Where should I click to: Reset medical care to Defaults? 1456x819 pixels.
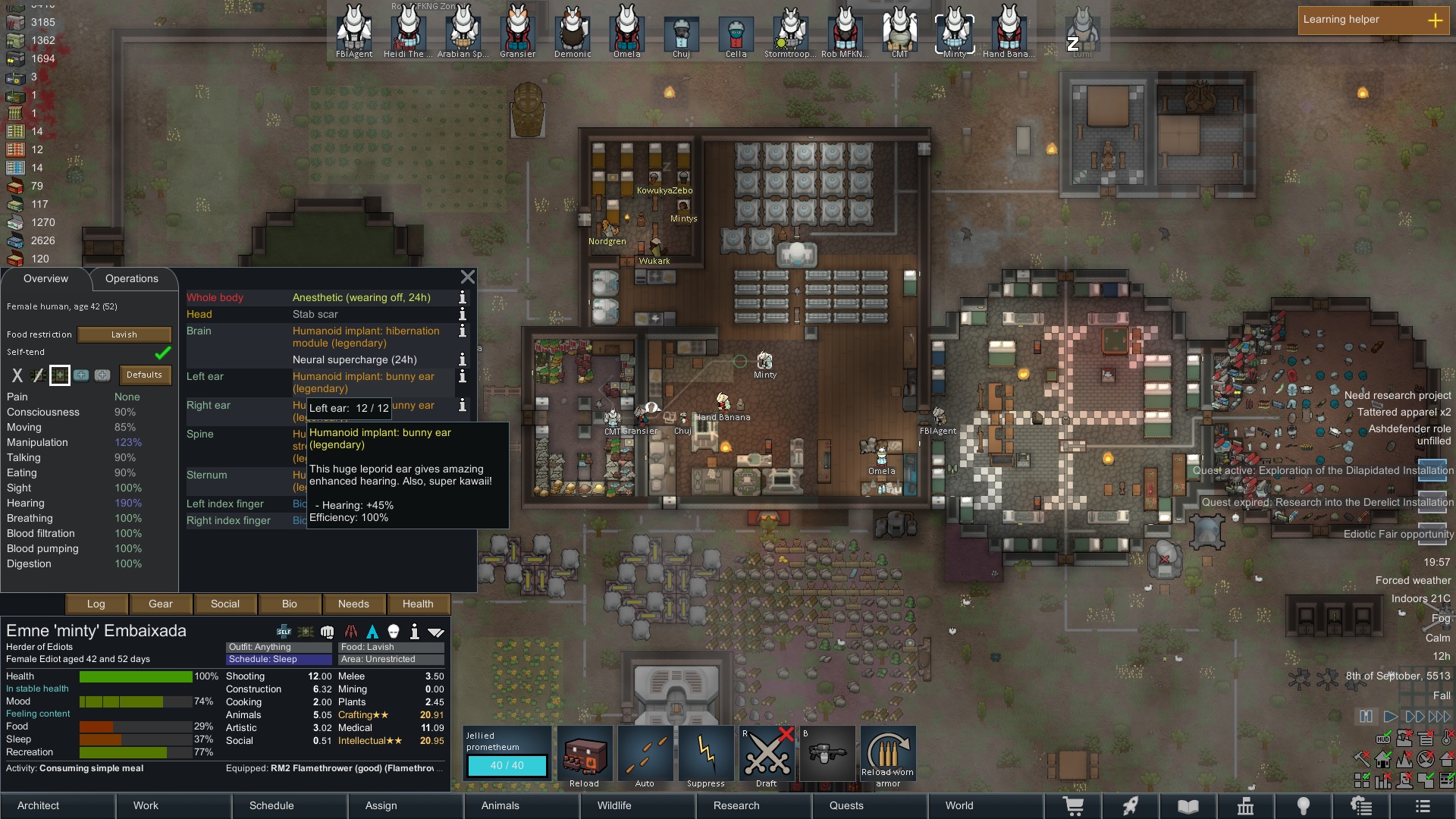[144, 375]
